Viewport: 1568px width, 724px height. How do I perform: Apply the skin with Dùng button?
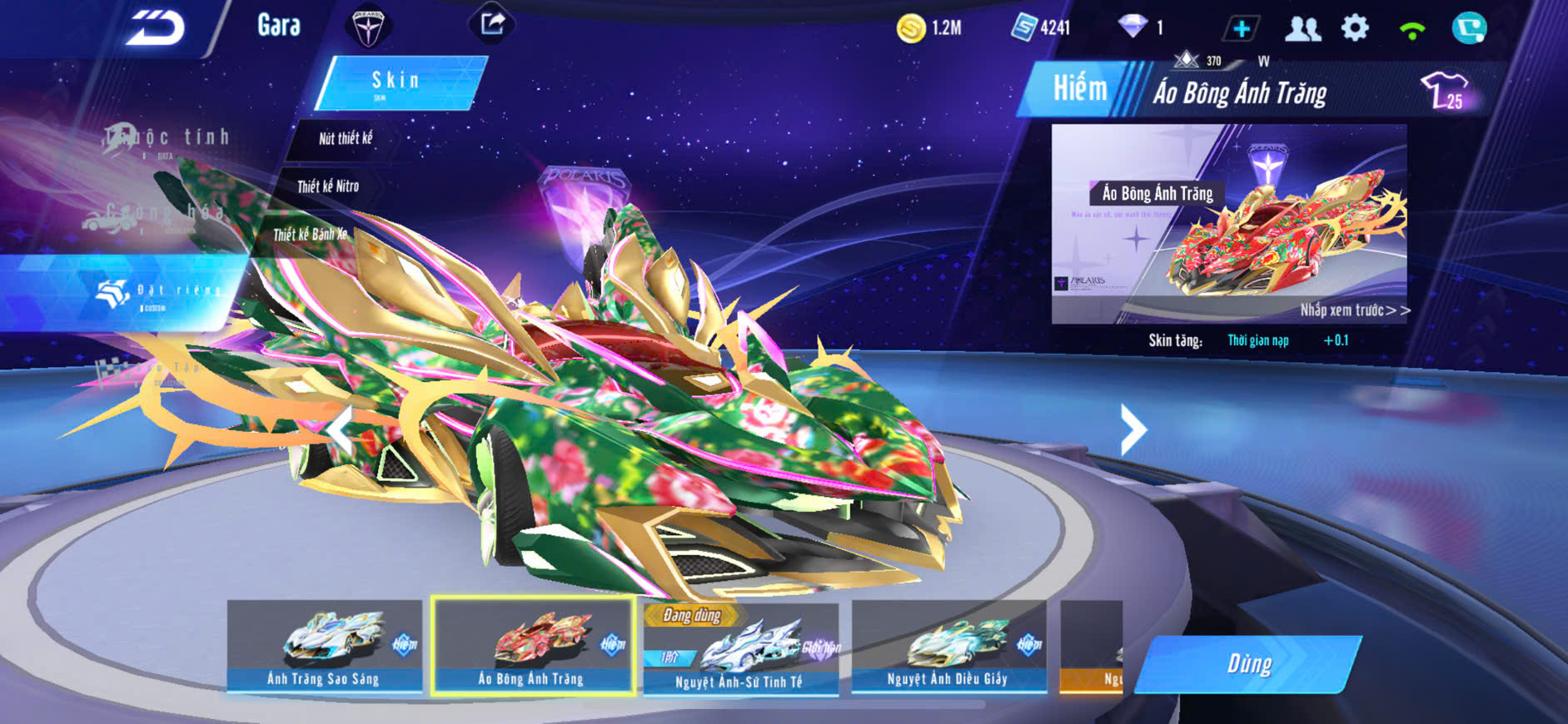point(1248,664)
